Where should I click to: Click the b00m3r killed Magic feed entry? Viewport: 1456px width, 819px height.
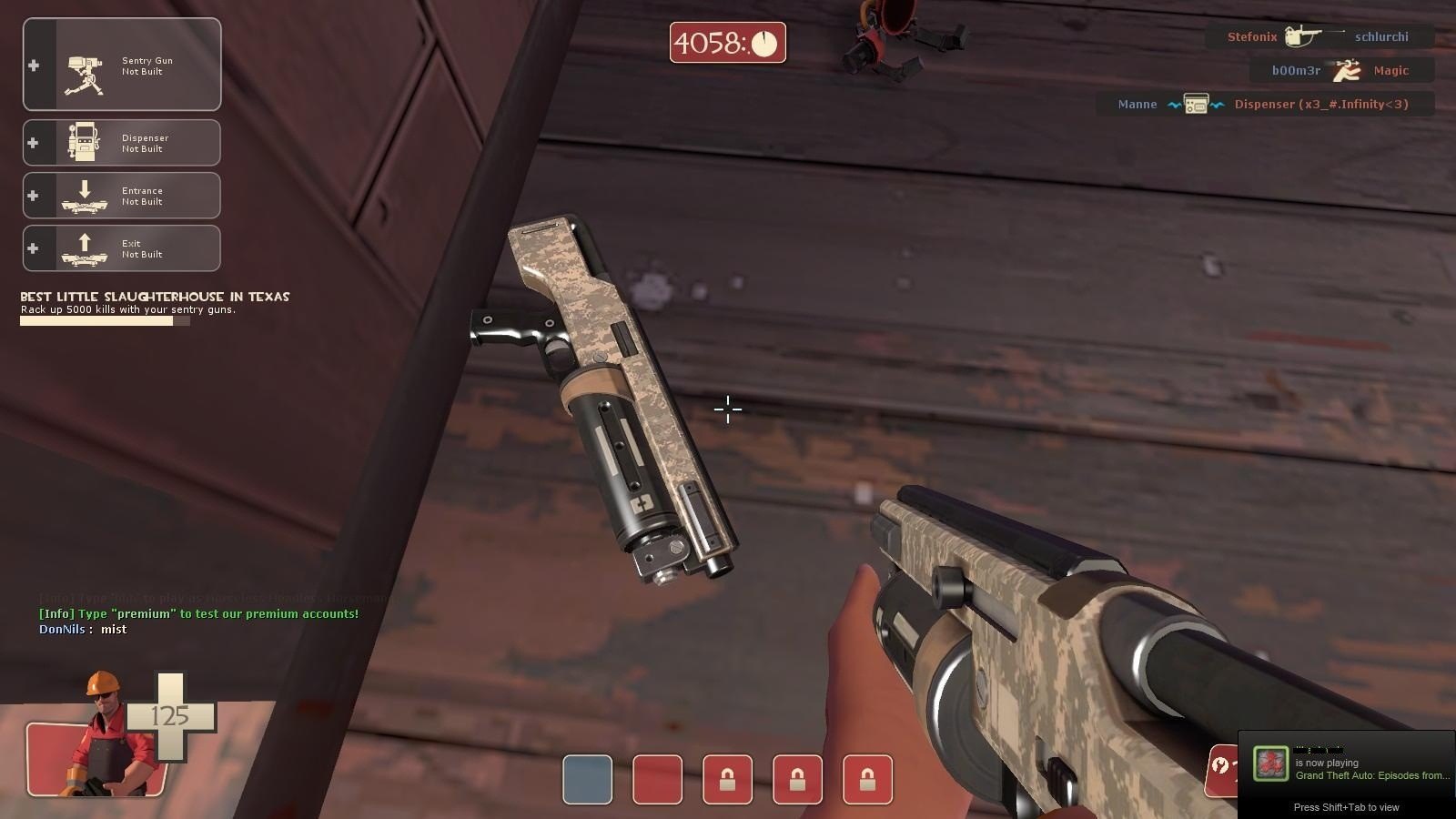pyautogui.click(x=1340, y=71)
